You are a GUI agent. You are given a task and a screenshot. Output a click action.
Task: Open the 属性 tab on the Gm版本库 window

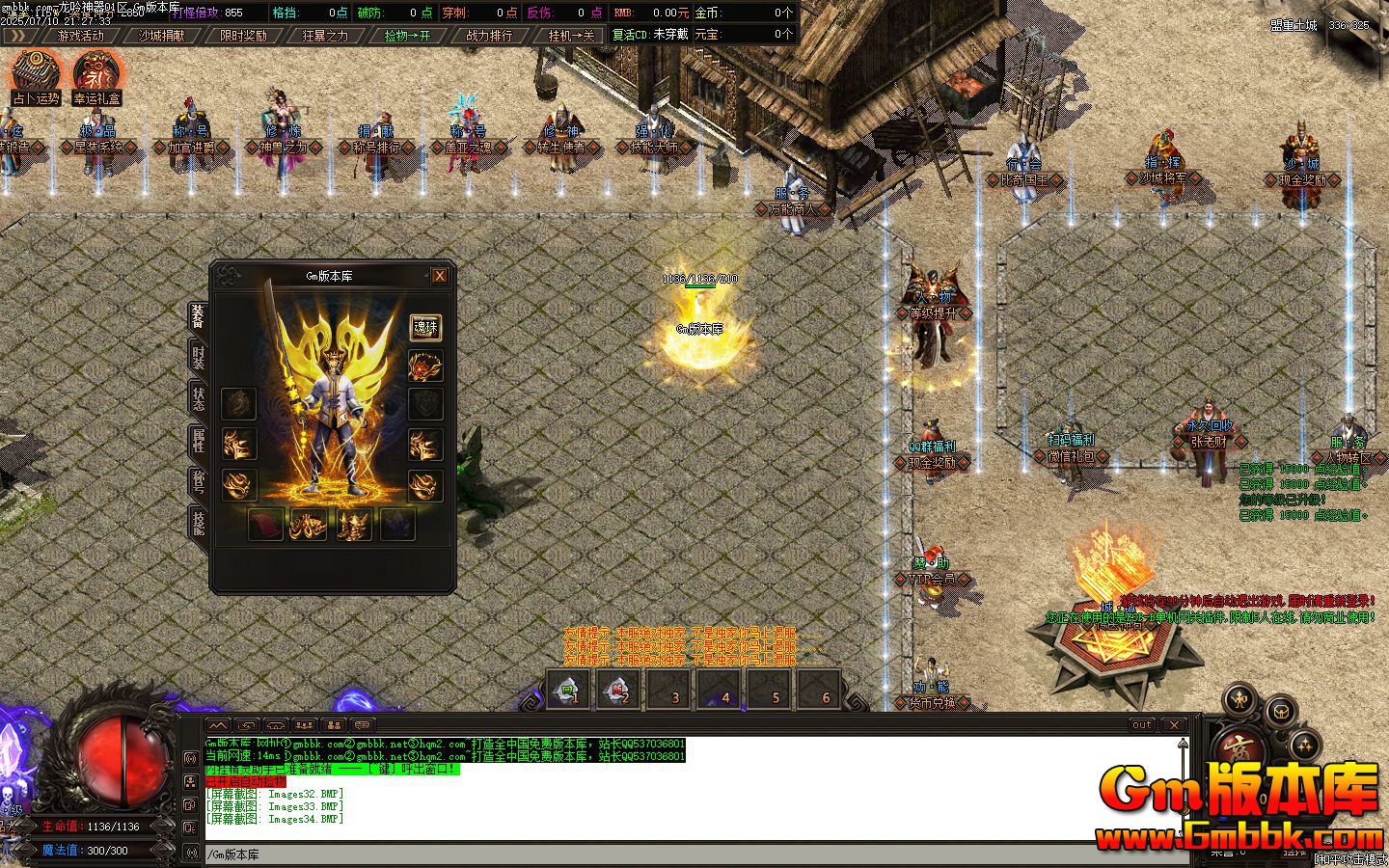pos(200,442)
